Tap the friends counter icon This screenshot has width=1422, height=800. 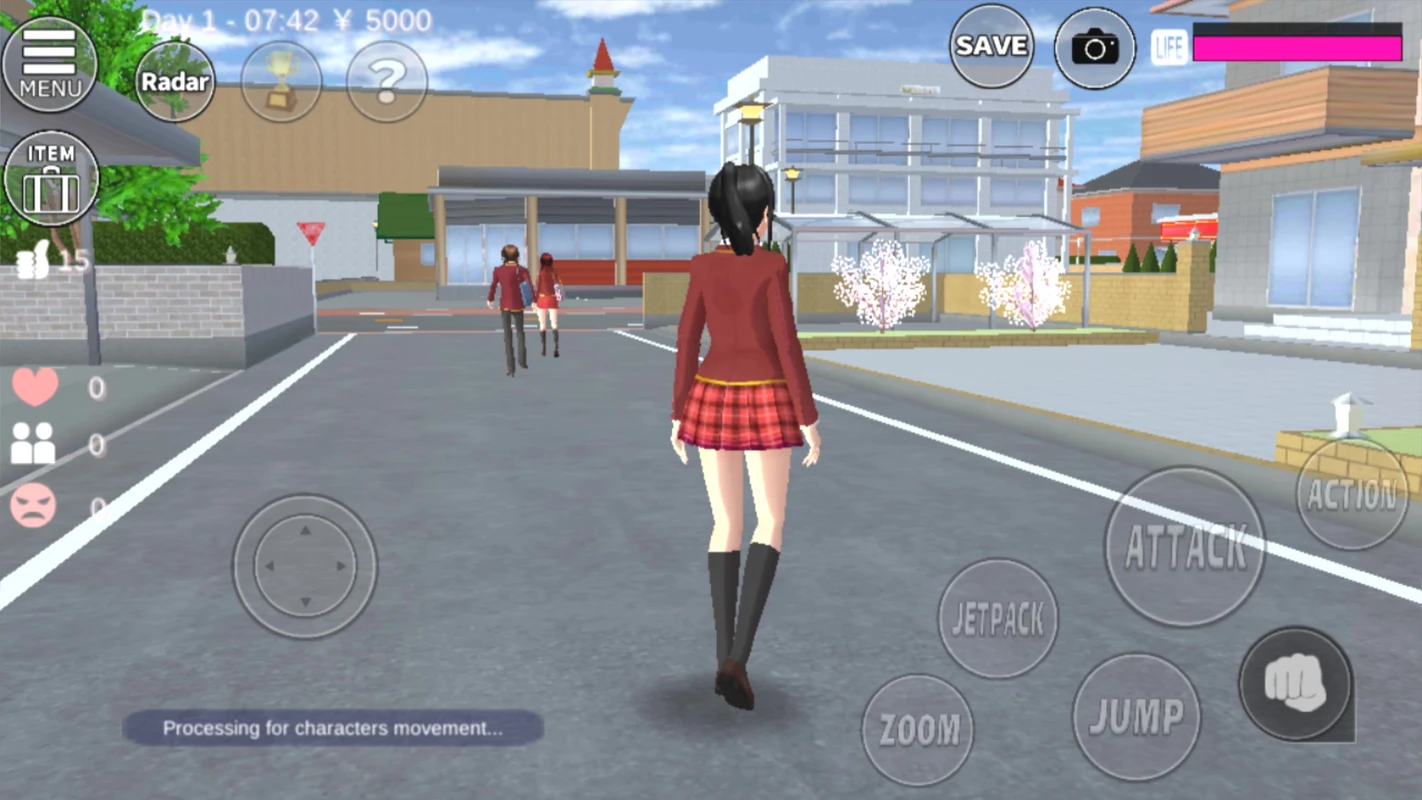(x=33, y=441)
